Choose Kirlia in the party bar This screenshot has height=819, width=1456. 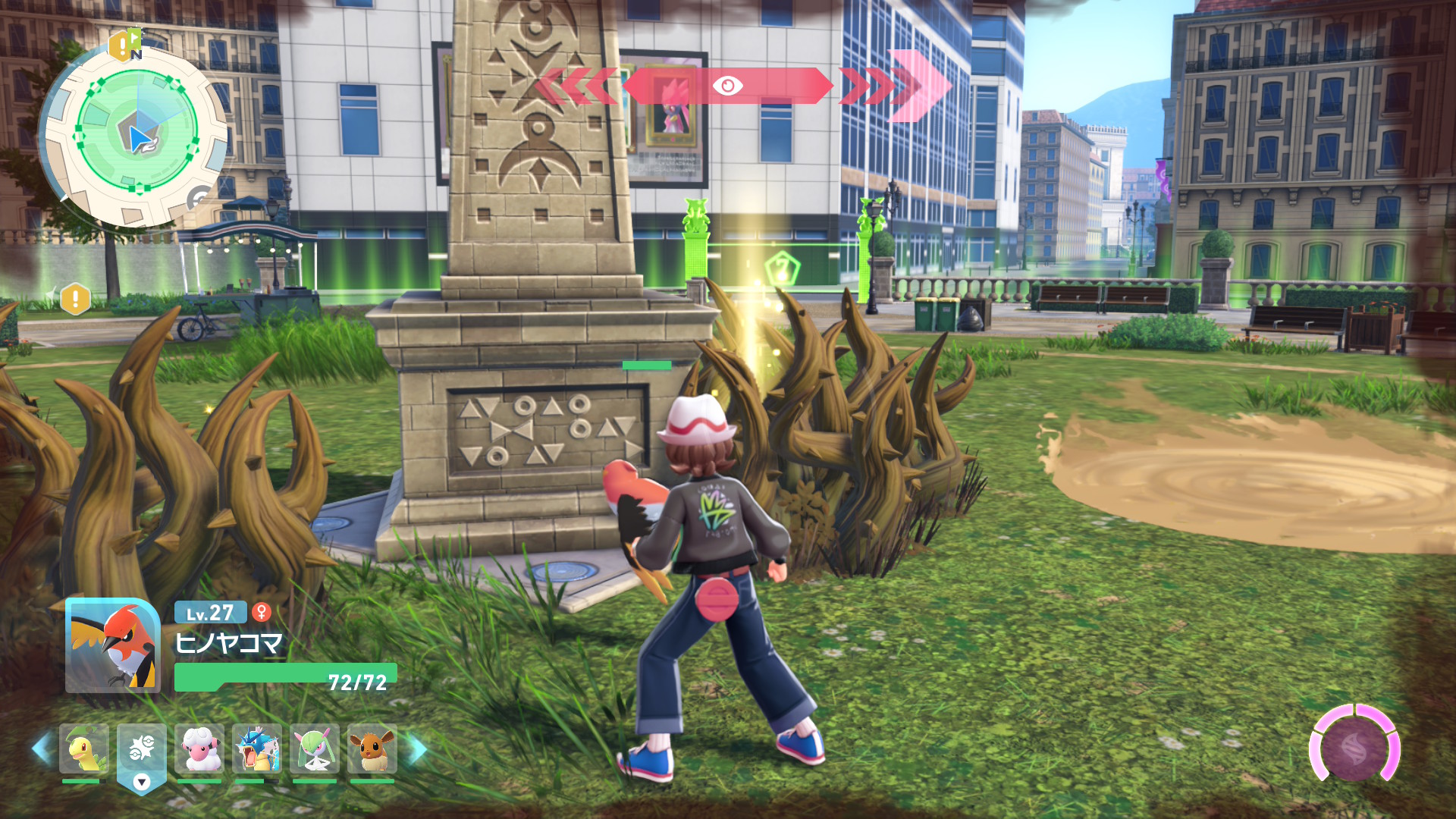coord(315,749)
